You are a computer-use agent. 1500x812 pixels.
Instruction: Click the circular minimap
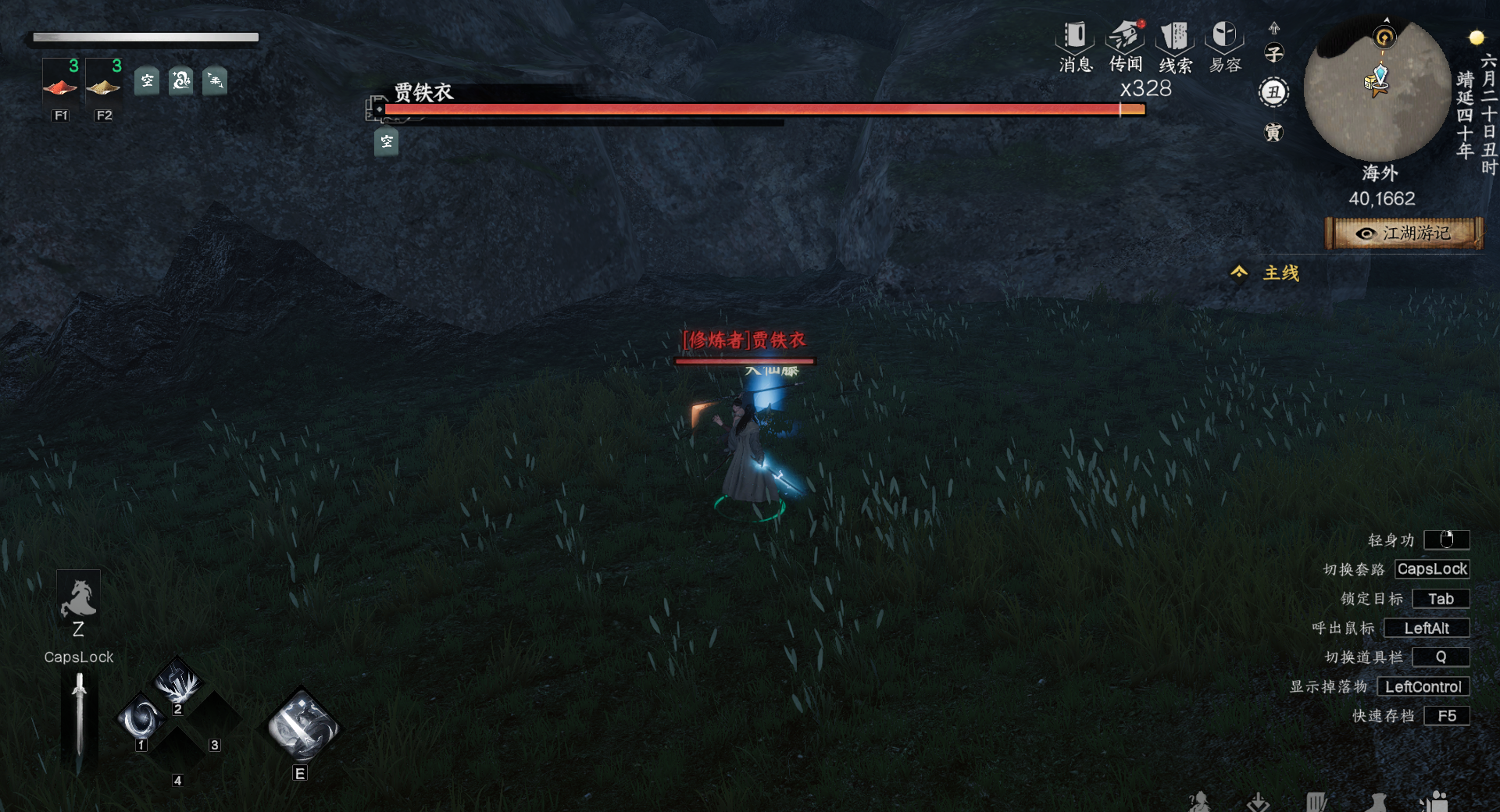coord(1377,91)
